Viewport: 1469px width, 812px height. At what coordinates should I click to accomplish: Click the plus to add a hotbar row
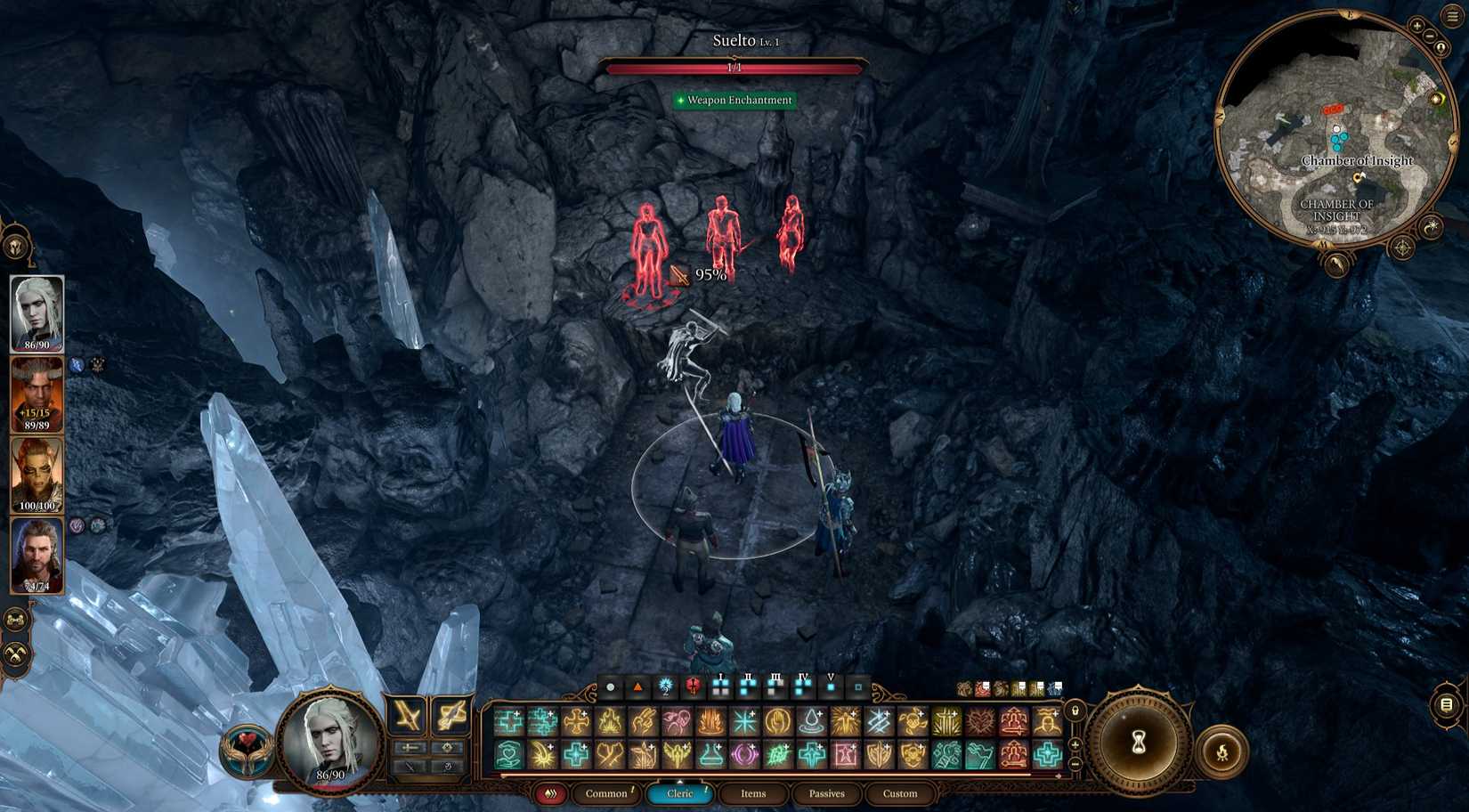(1075, 744)
